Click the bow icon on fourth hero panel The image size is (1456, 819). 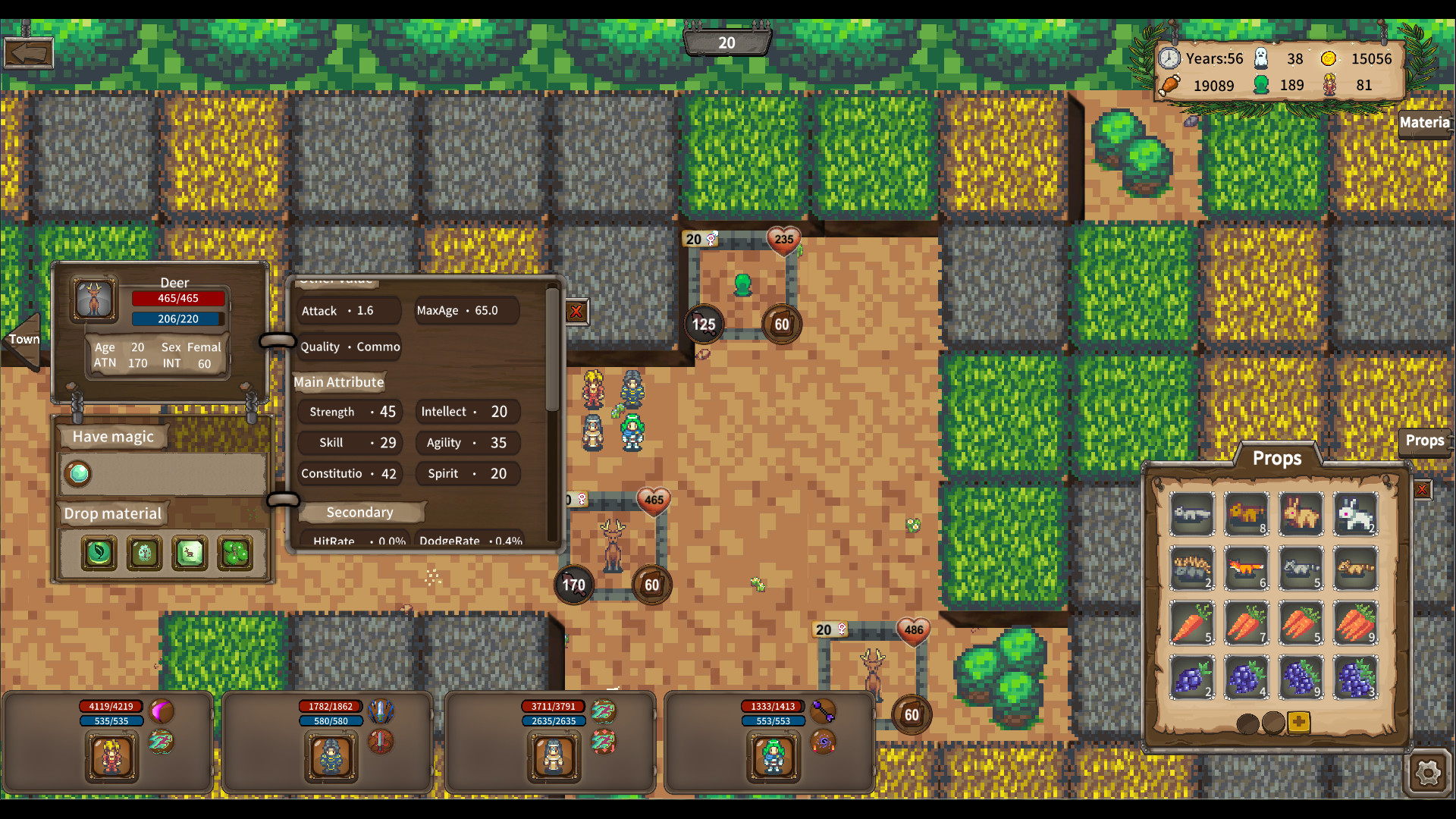click(x=824, y=711)
